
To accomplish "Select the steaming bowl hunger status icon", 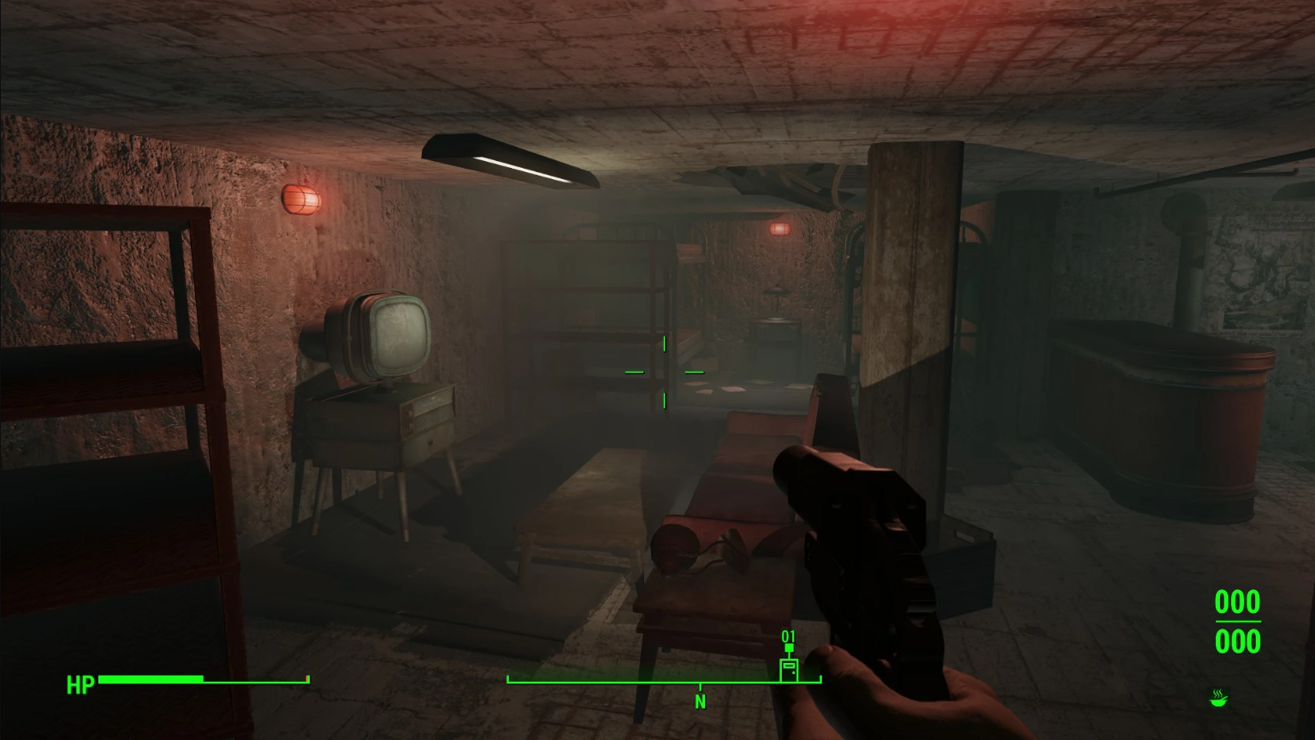I will pos(1217,697).
